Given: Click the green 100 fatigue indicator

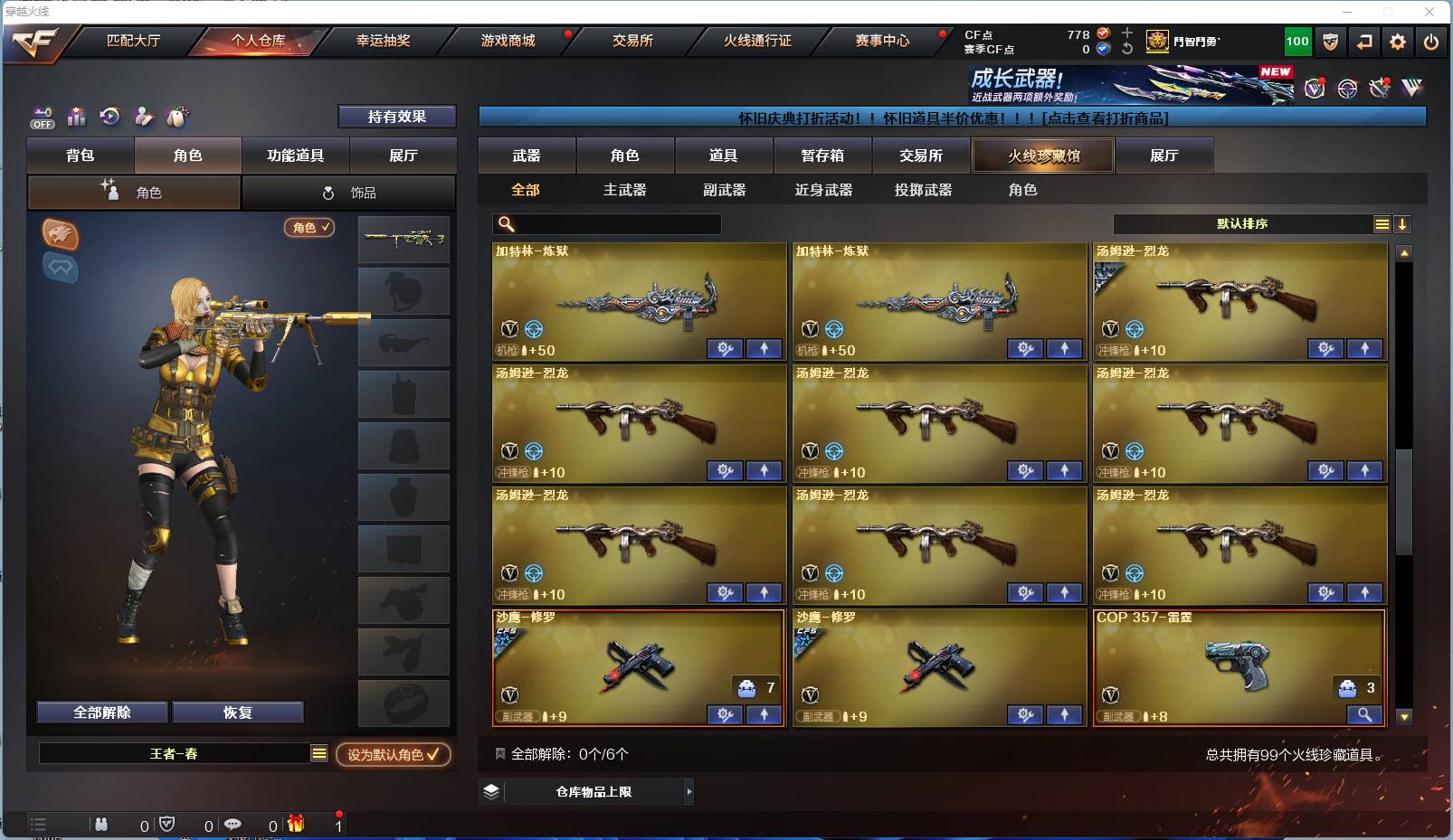Looking at the screenshot, I should (1296, 42).
